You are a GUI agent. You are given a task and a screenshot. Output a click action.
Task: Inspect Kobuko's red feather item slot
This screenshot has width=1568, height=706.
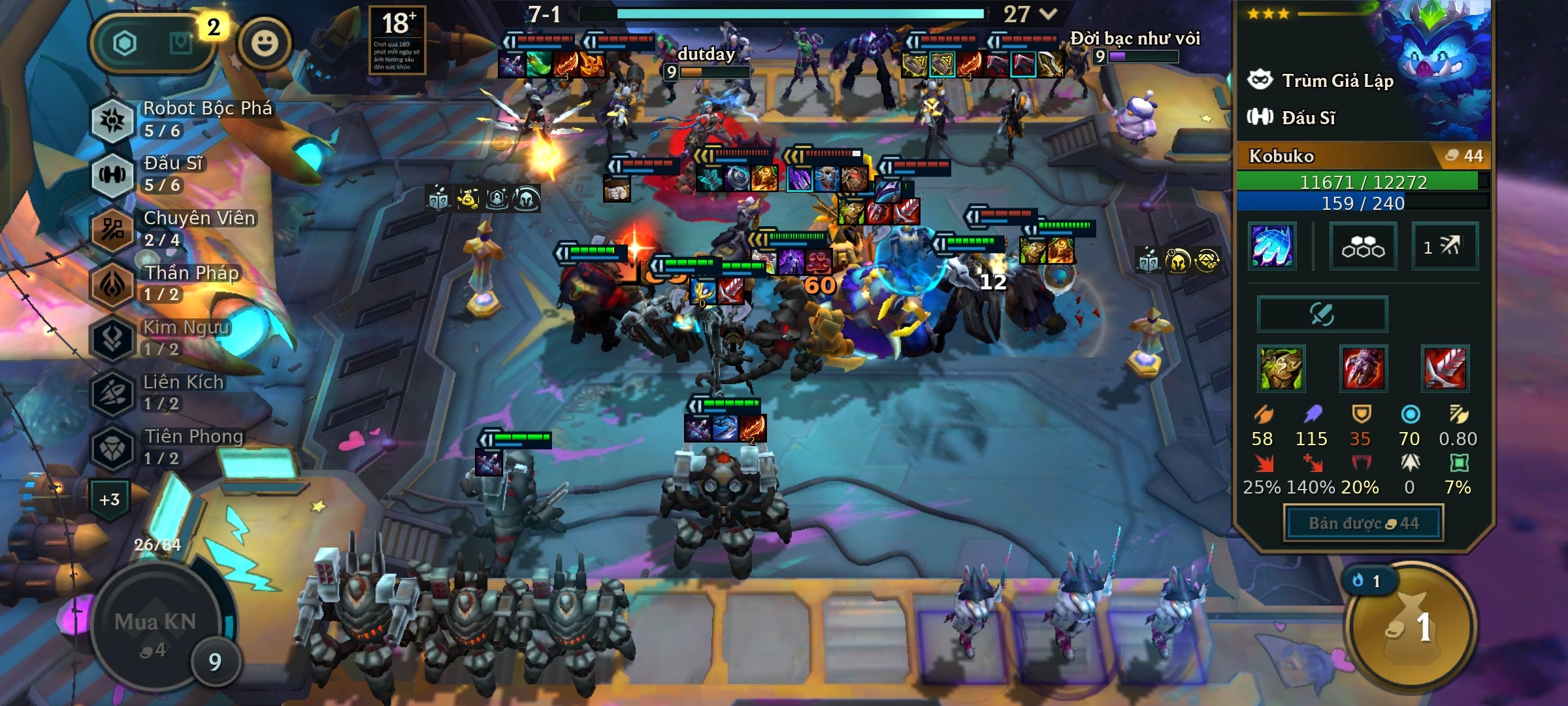pyautogui.click(x=1445, y=369)
